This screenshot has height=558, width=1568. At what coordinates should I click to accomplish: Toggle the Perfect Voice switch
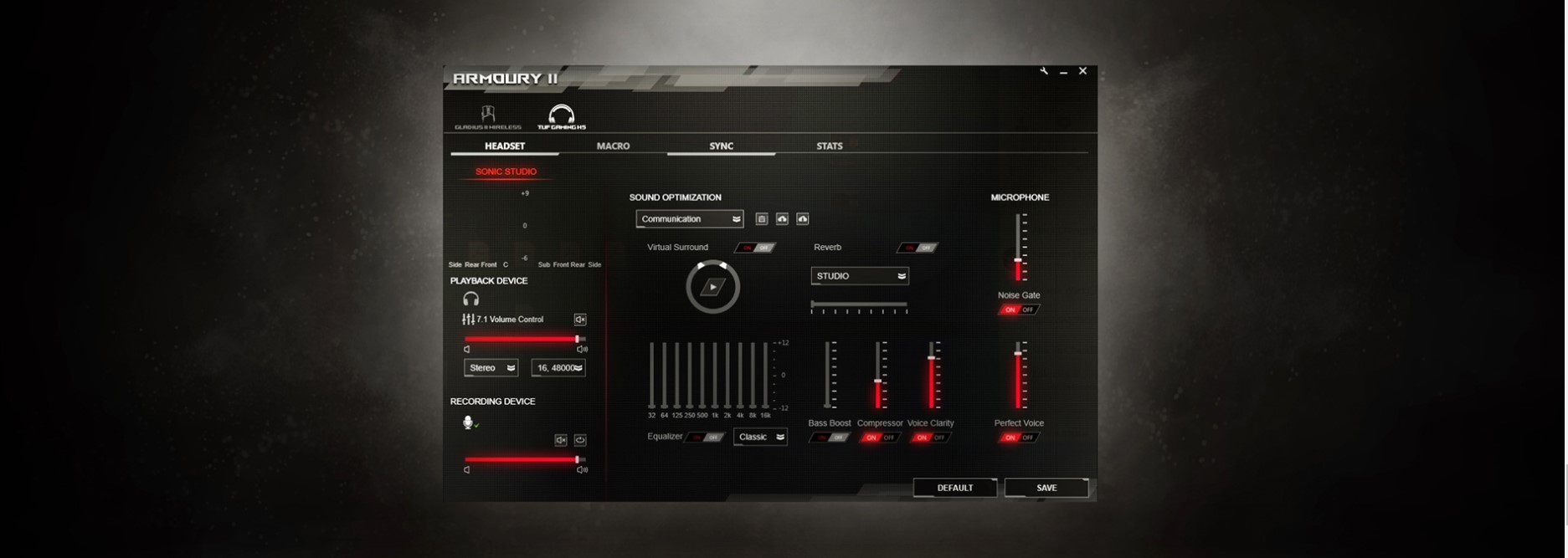pos(1019,438)
